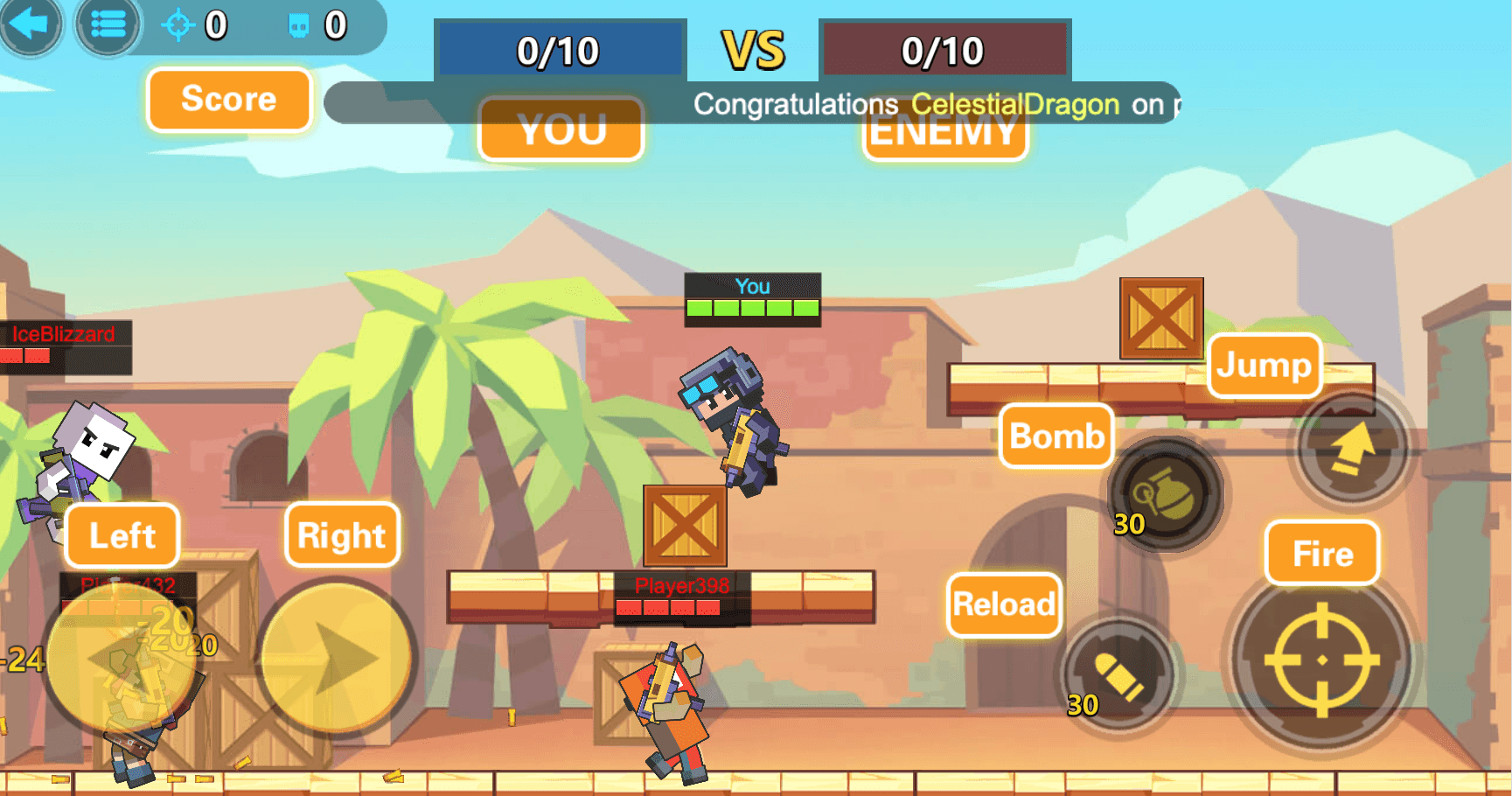
Task: Select the YOU team tab
Action: (x=561, y=129)
